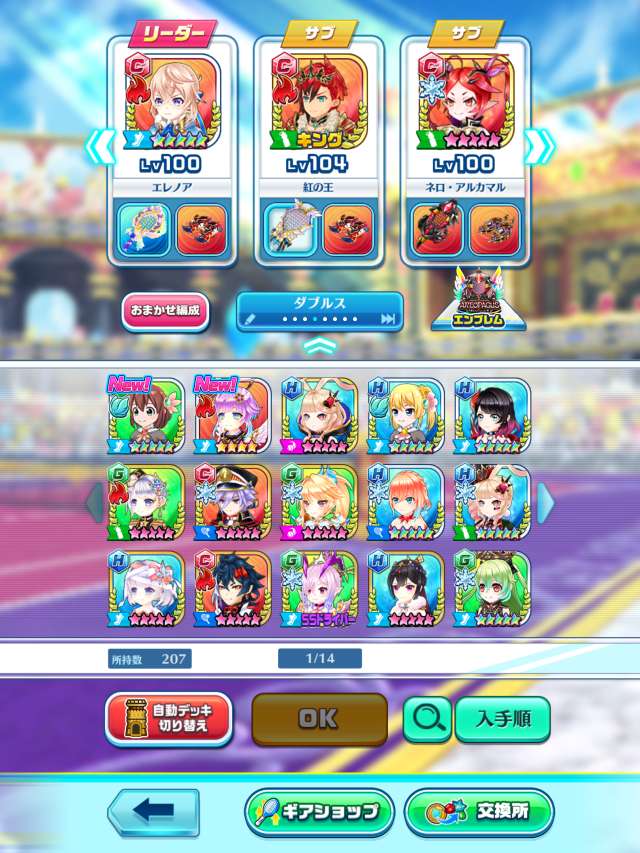Show the next page of the character list
Viewport: 640px width, 853px height.
[x=545, y=502]
